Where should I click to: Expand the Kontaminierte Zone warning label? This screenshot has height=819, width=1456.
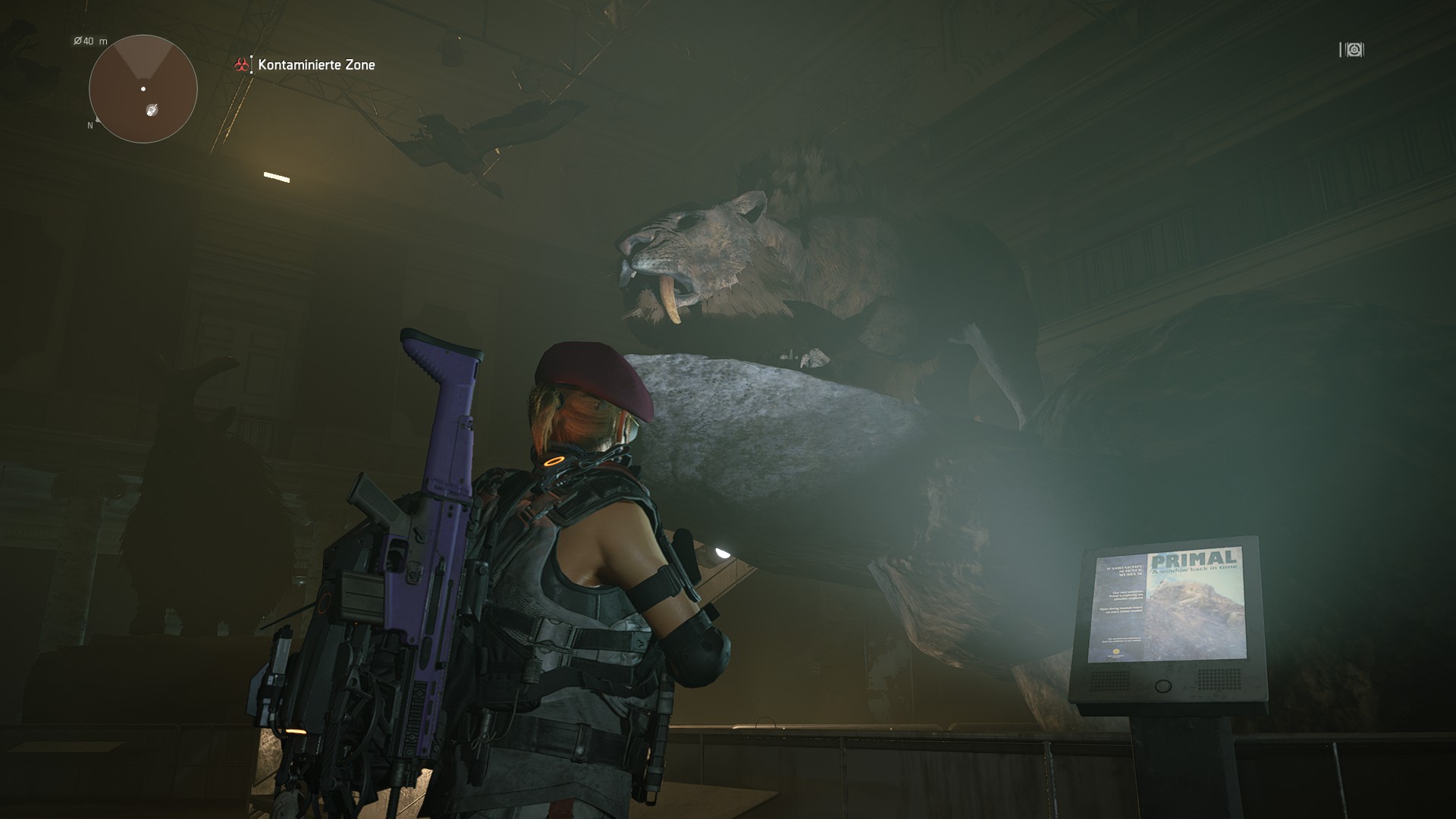316,64
